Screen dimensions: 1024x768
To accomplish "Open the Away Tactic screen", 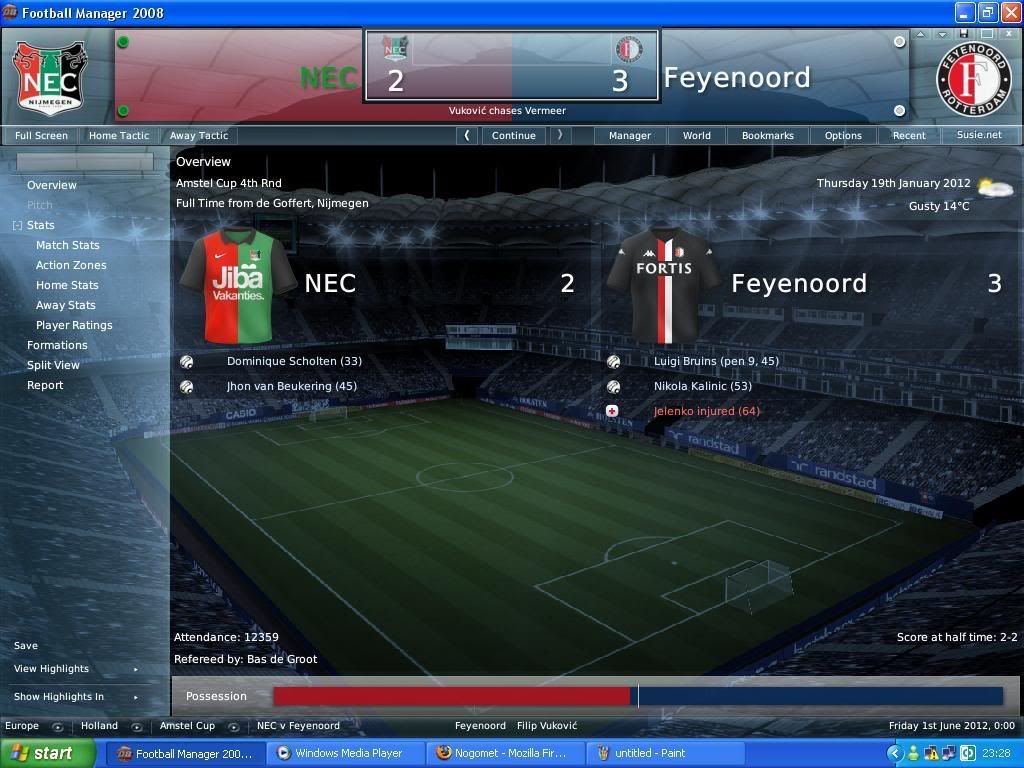I will tap(198, 135).
